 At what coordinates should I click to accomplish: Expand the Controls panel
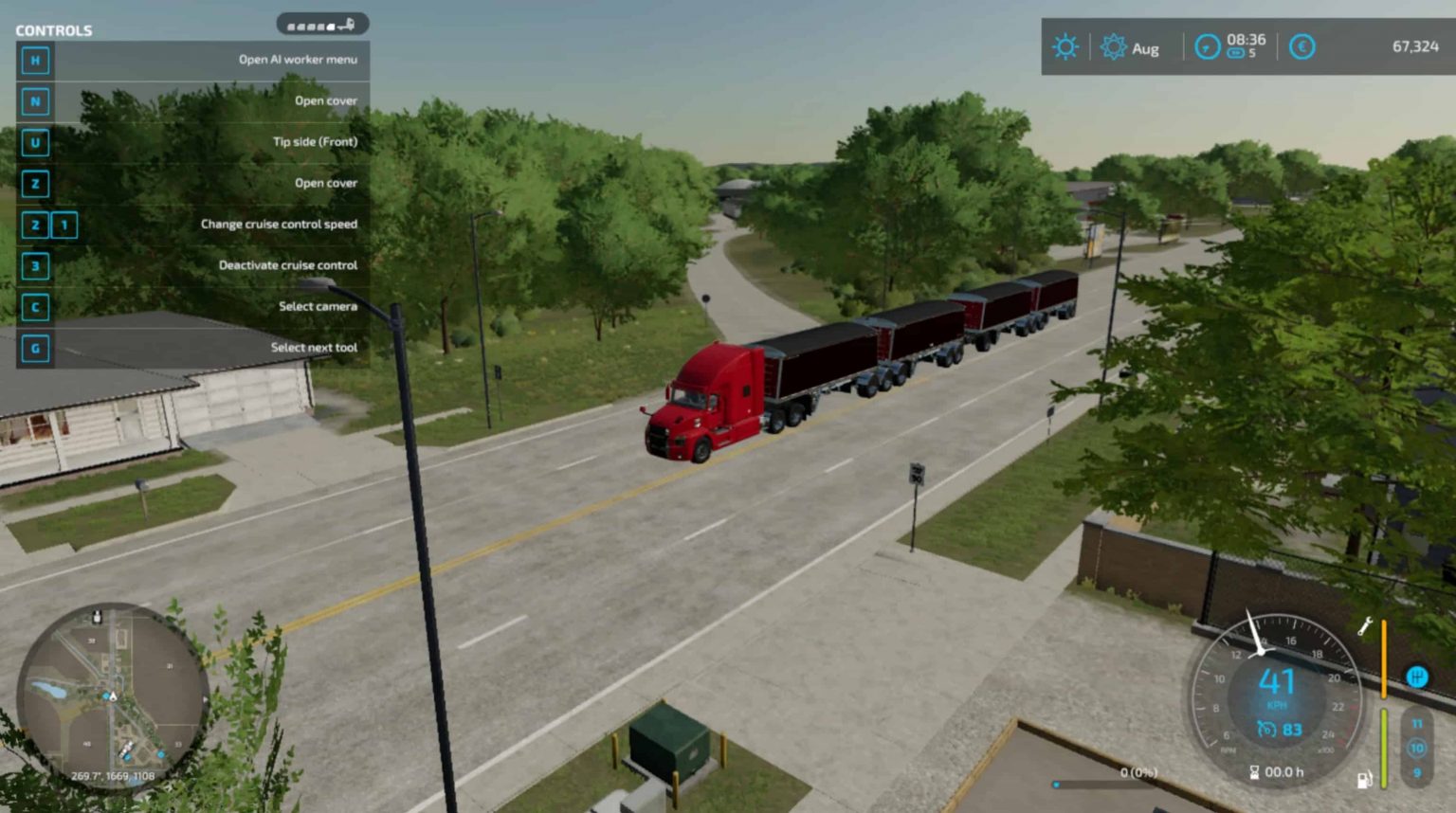tap(54, 29)
